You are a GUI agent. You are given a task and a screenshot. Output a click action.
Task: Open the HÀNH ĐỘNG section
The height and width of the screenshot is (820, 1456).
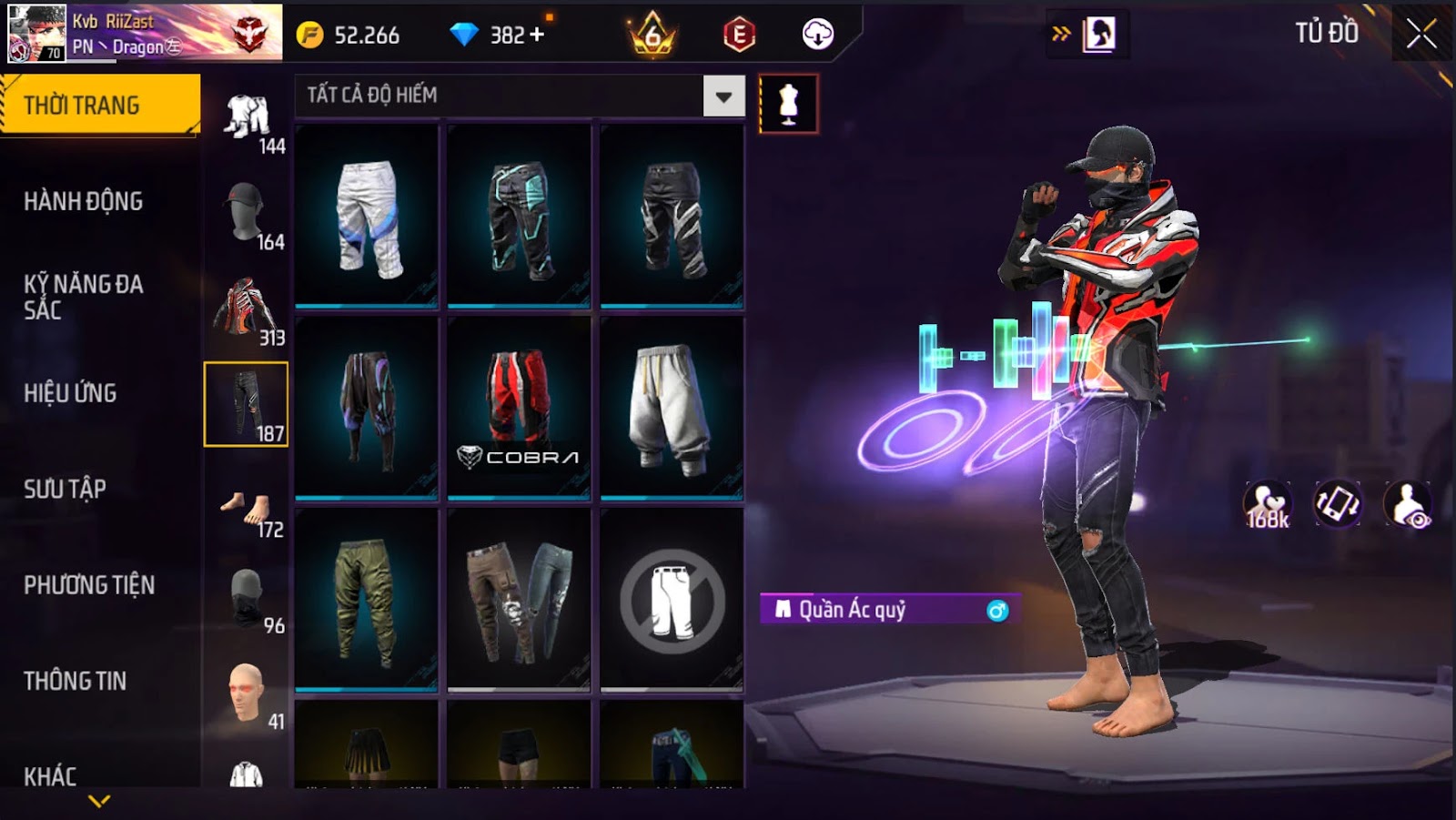coord(83,201)
